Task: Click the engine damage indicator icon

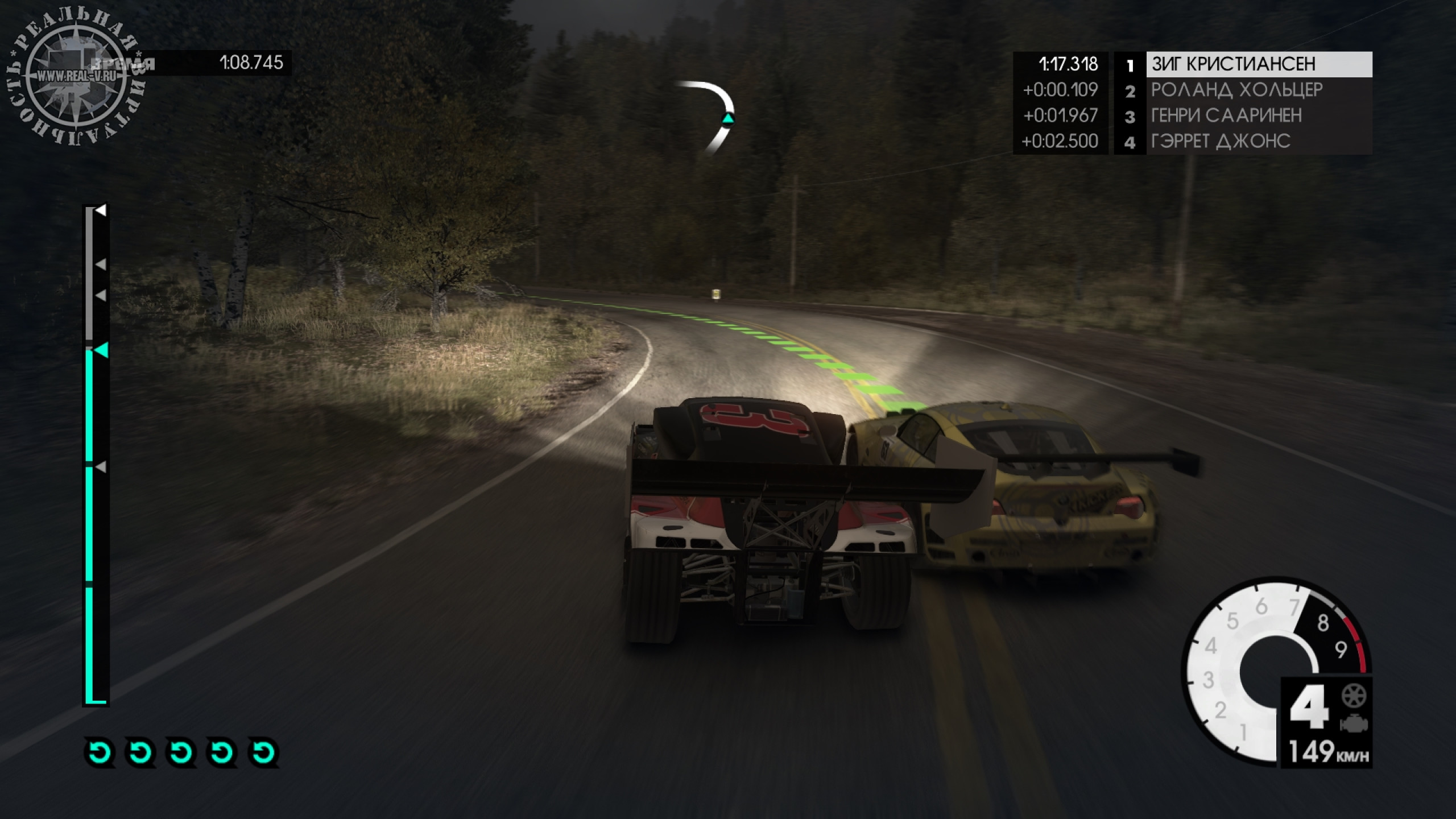Action: 1354,724
